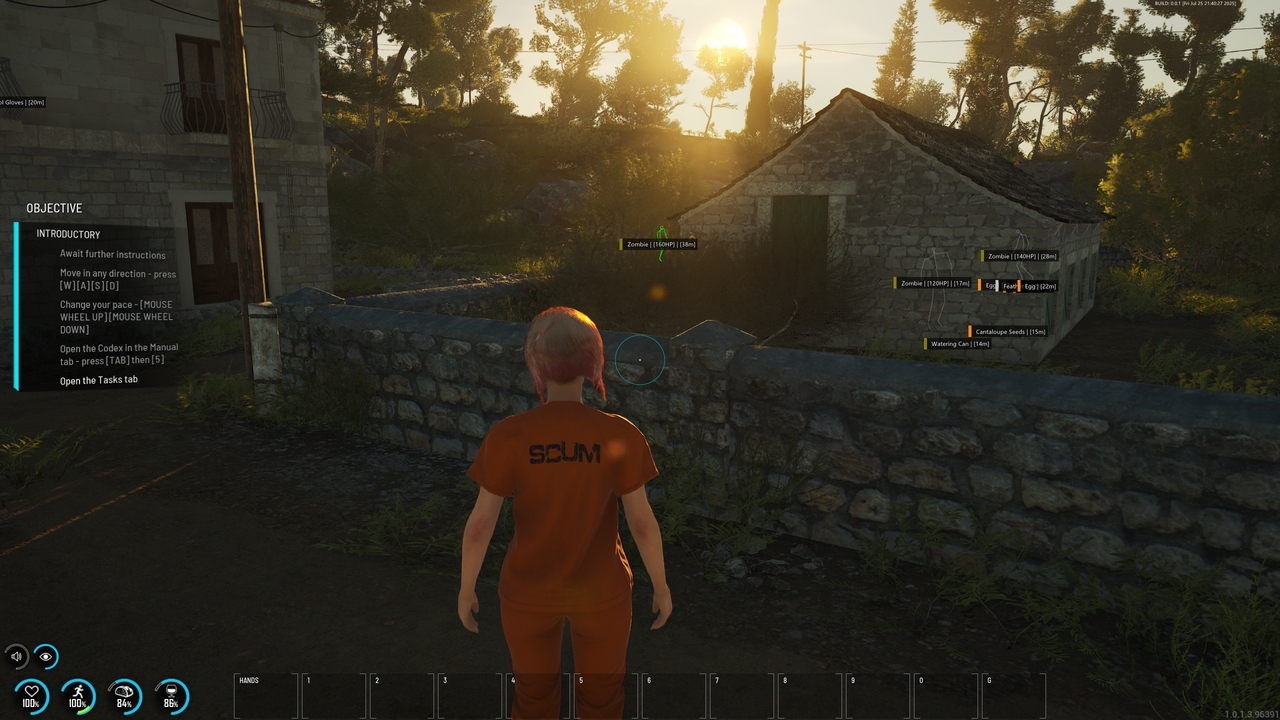Check the heart health gauge
Image resolution: width=1280 pixels, height=720 pixels.
[33, 695]
